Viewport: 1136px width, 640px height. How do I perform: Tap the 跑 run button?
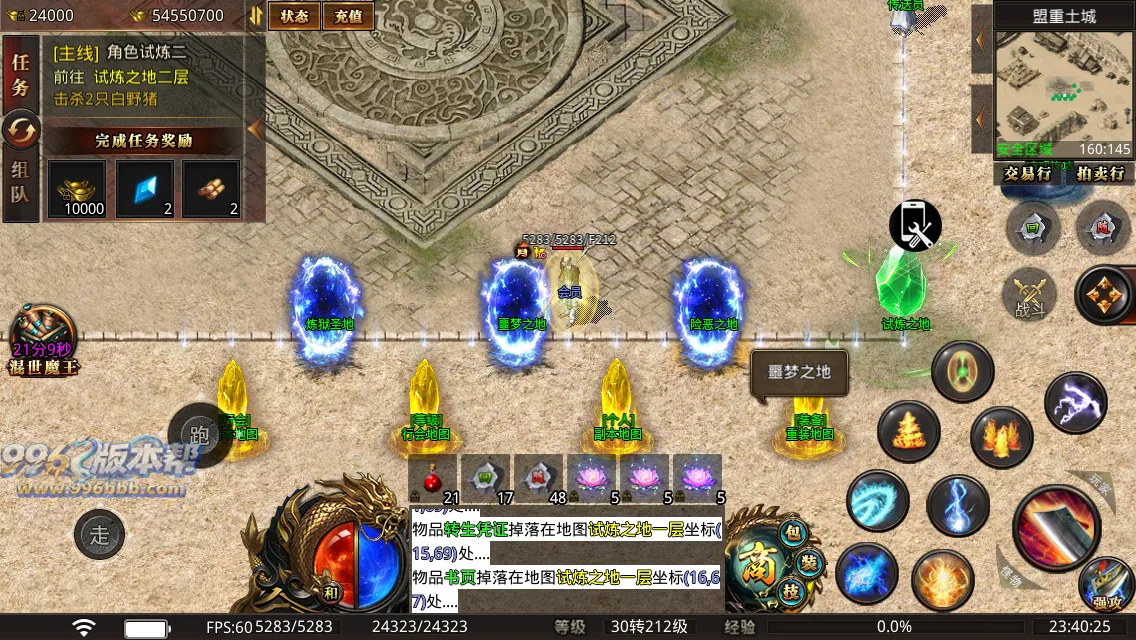click(x=199, y=434)
